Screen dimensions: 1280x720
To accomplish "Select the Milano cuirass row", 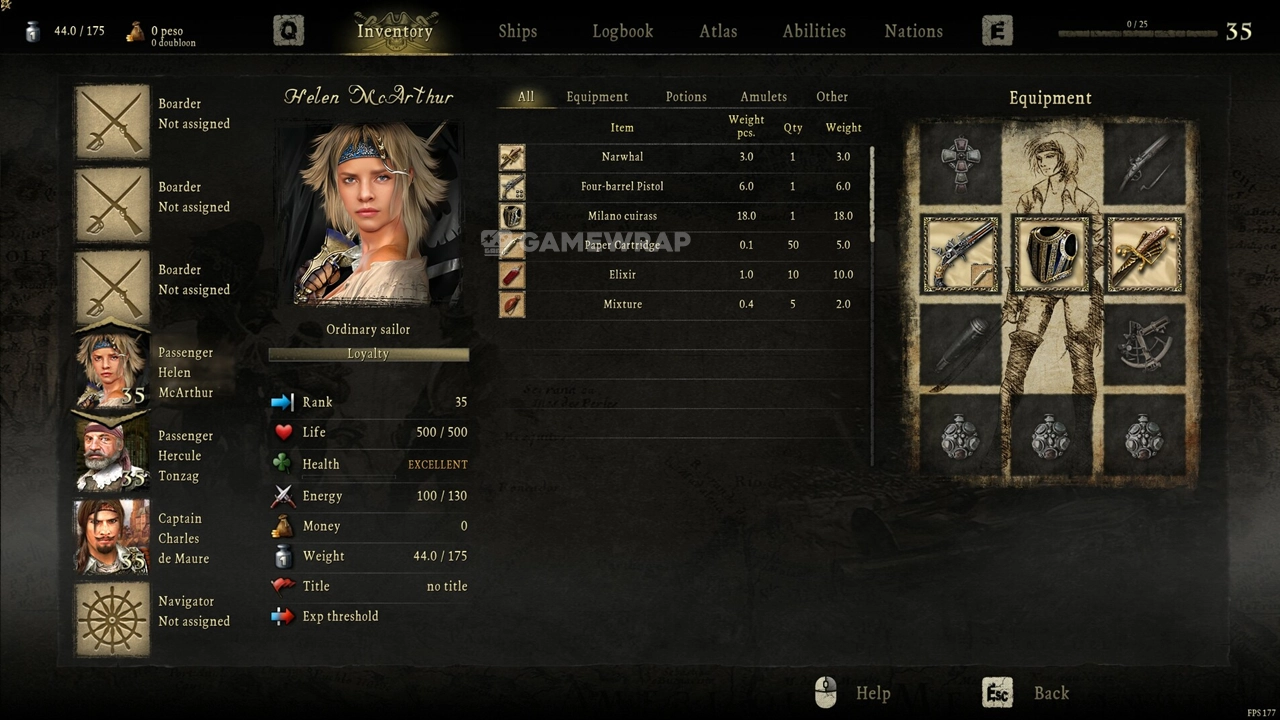I will click(622, 216).
